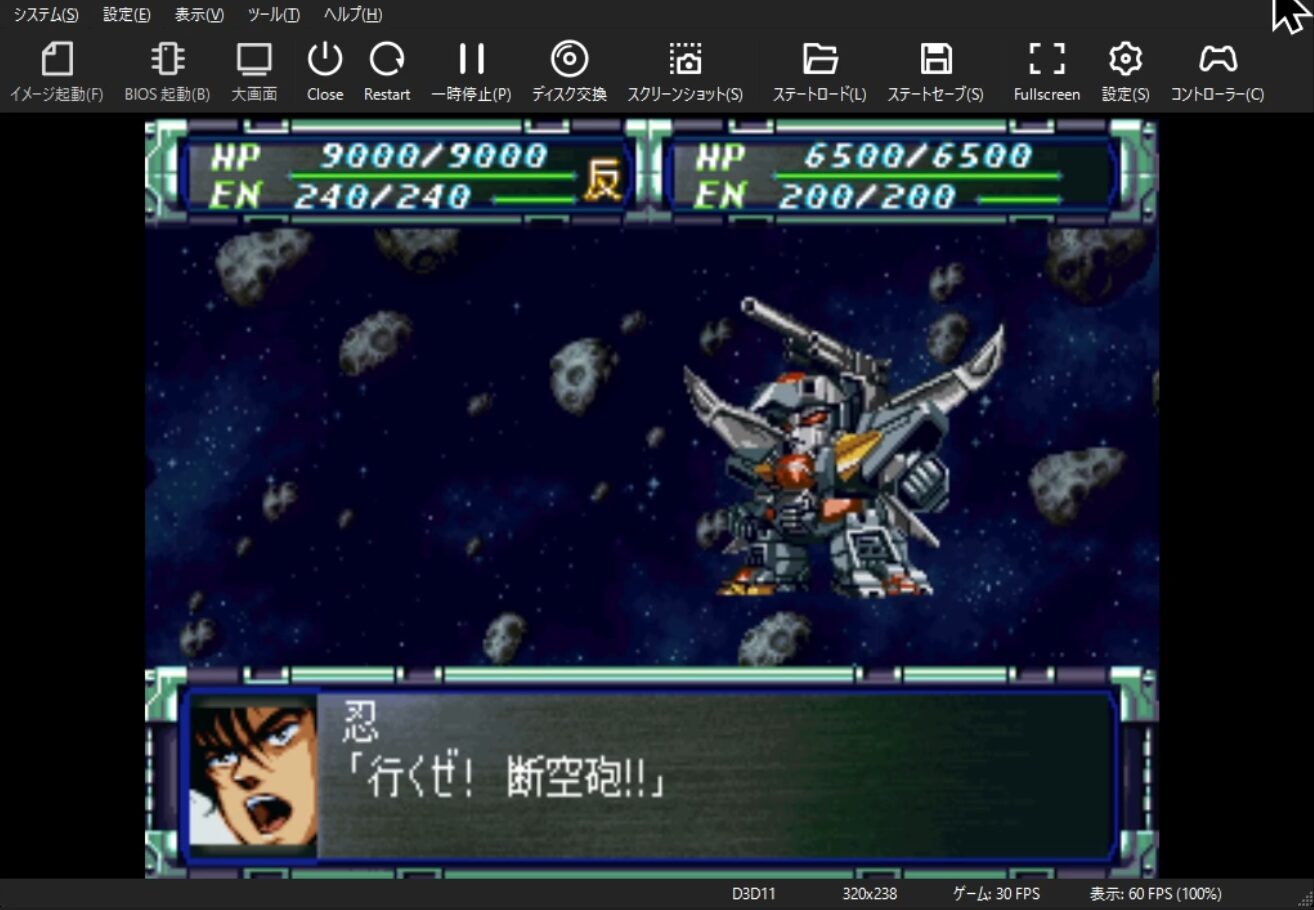This screenshot has height=910, width=1314.
Task: Restart the running game
Action: (386, 68)
